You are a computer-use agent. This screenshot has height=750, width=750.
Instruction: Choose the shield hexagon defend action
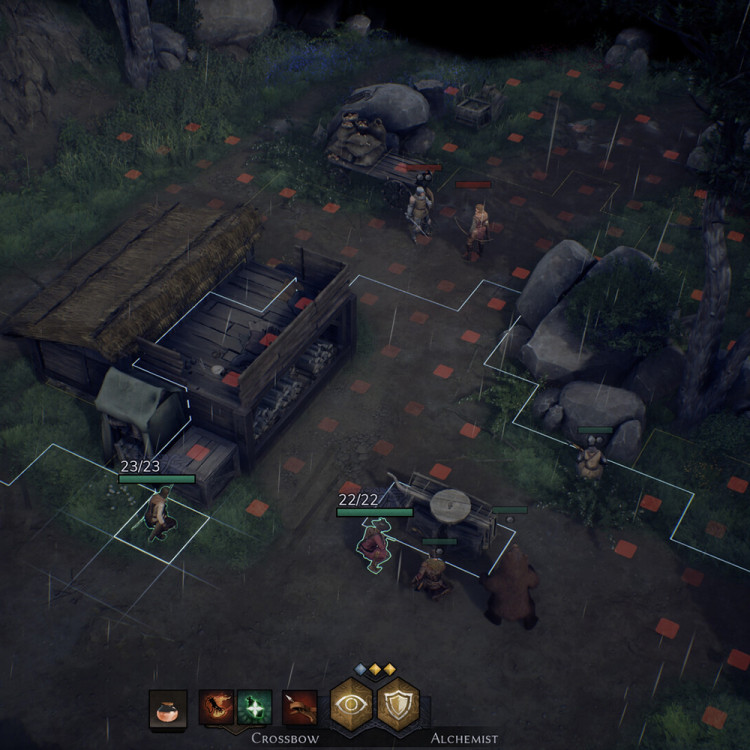pyautogui.click(x=397, y=704)
